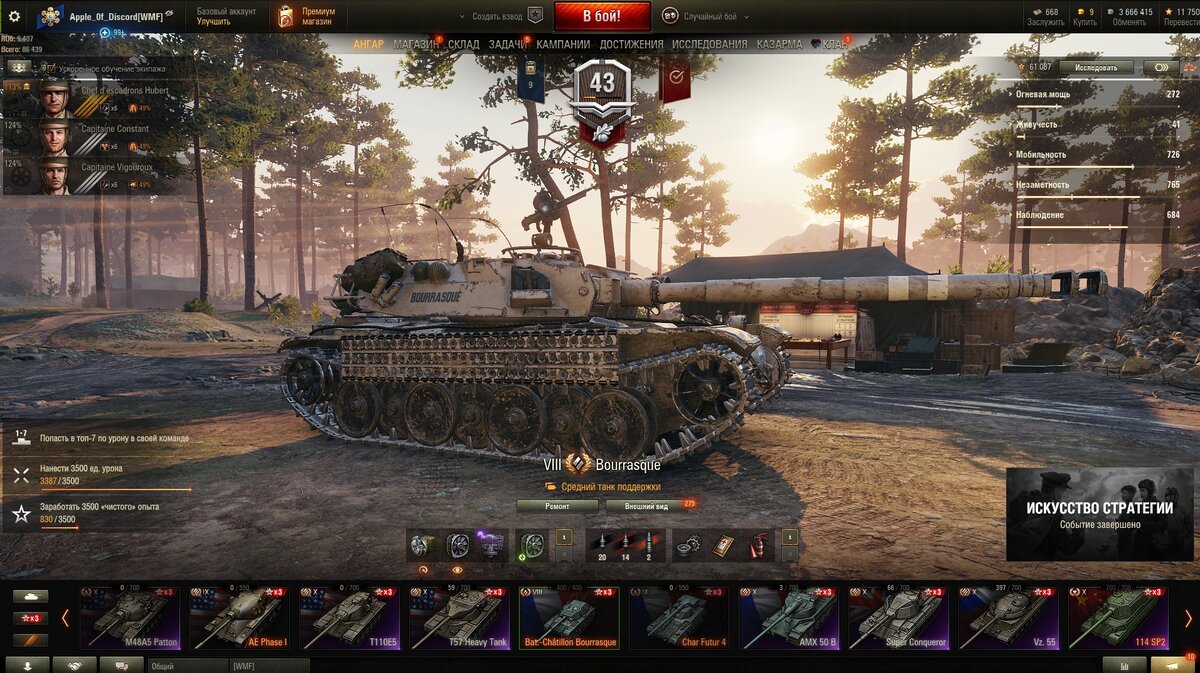Viewport: 1200px width, 673px height.
Task: Open the СКЛАД tab
Action: point(464,45)
